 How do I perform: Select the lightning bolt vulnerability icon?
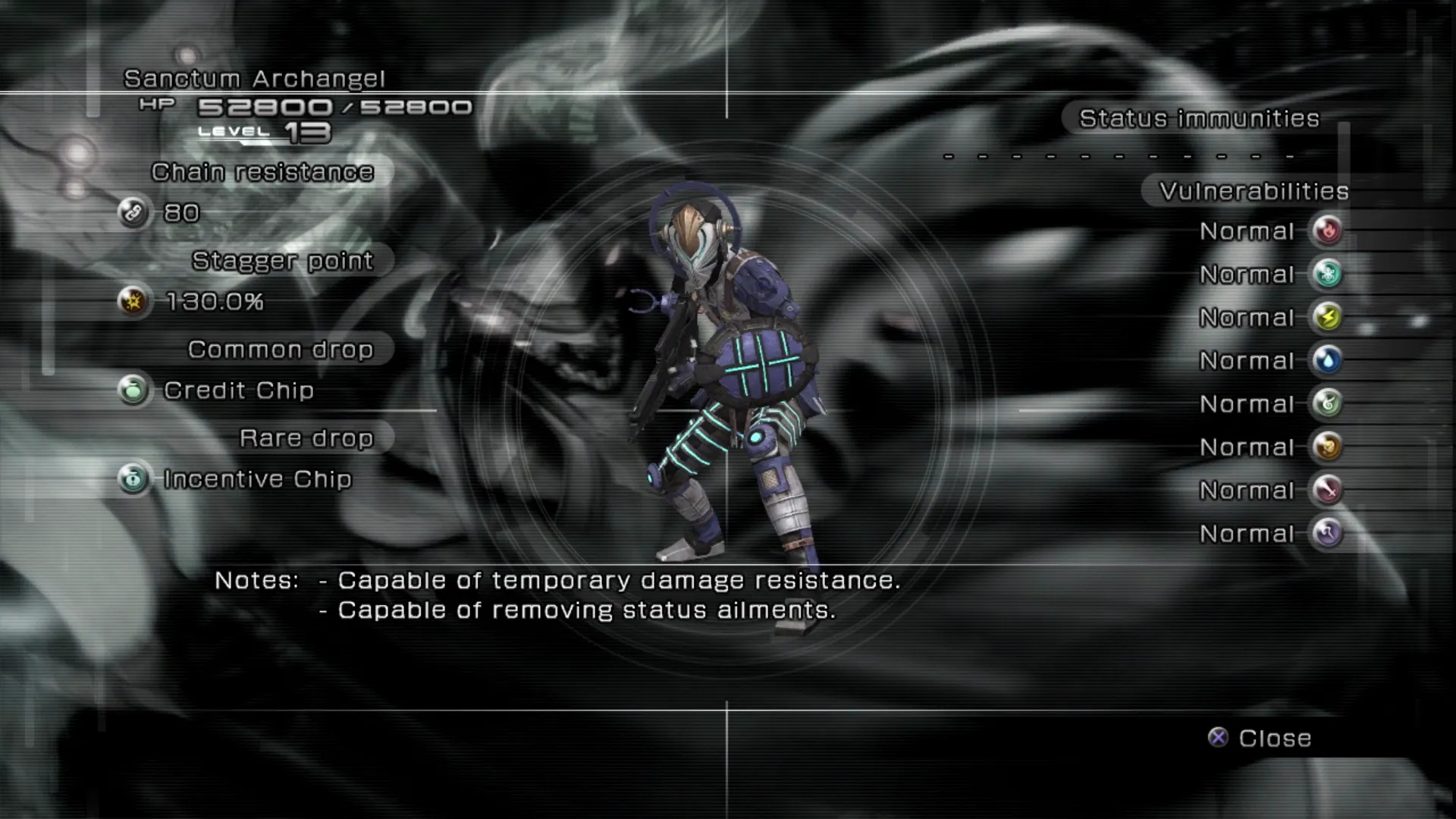(1327, 317)
